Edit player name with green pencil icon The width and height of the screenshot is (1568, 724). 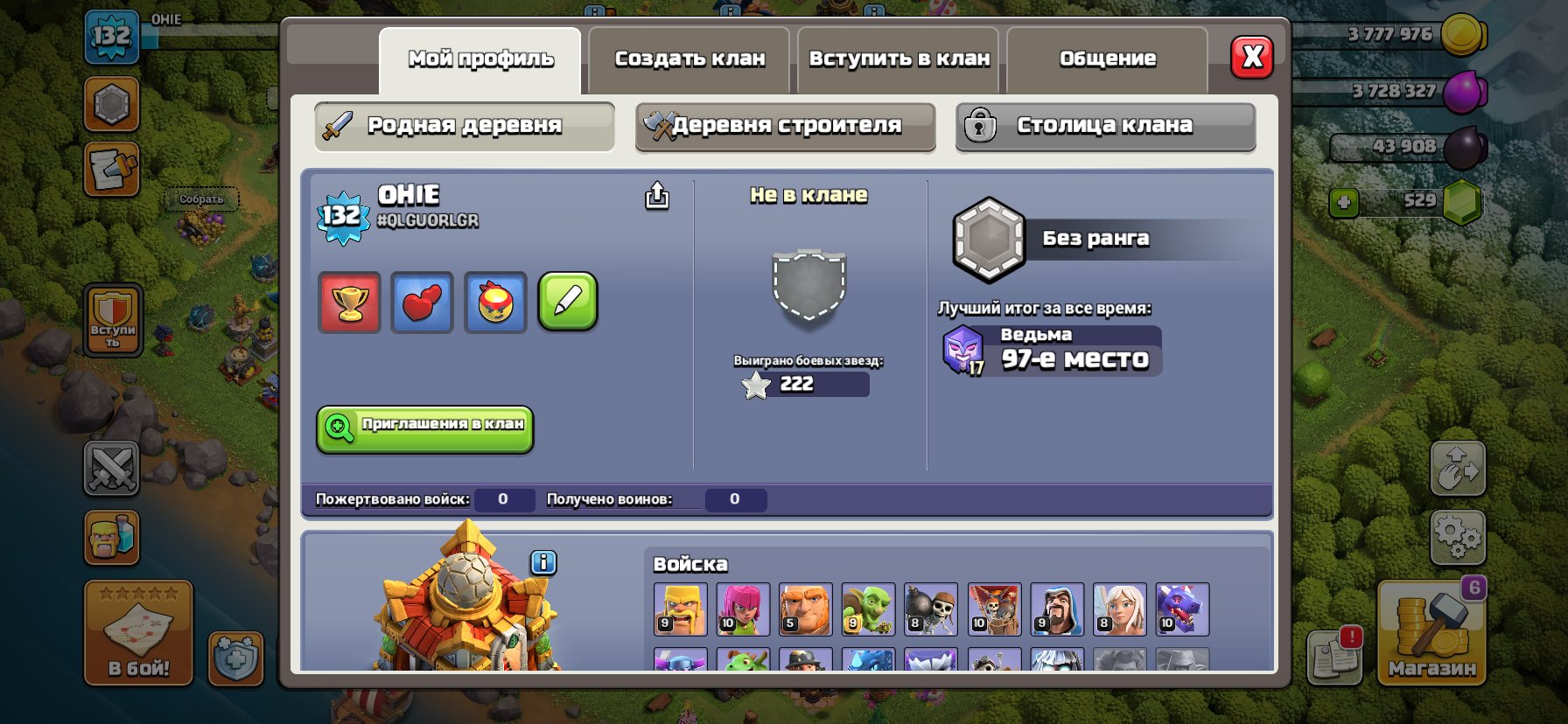coord(567,303)
